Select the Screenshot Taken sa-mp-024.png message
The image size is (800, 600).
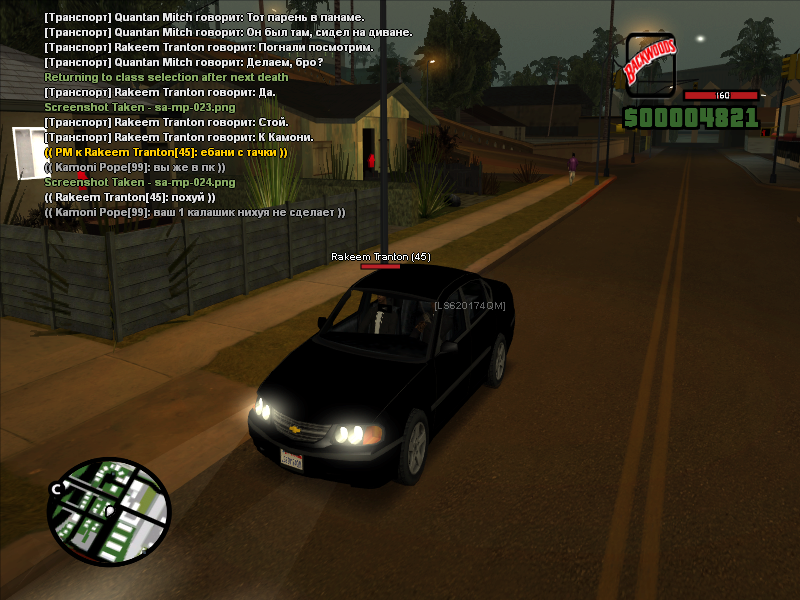click(140, 182)
